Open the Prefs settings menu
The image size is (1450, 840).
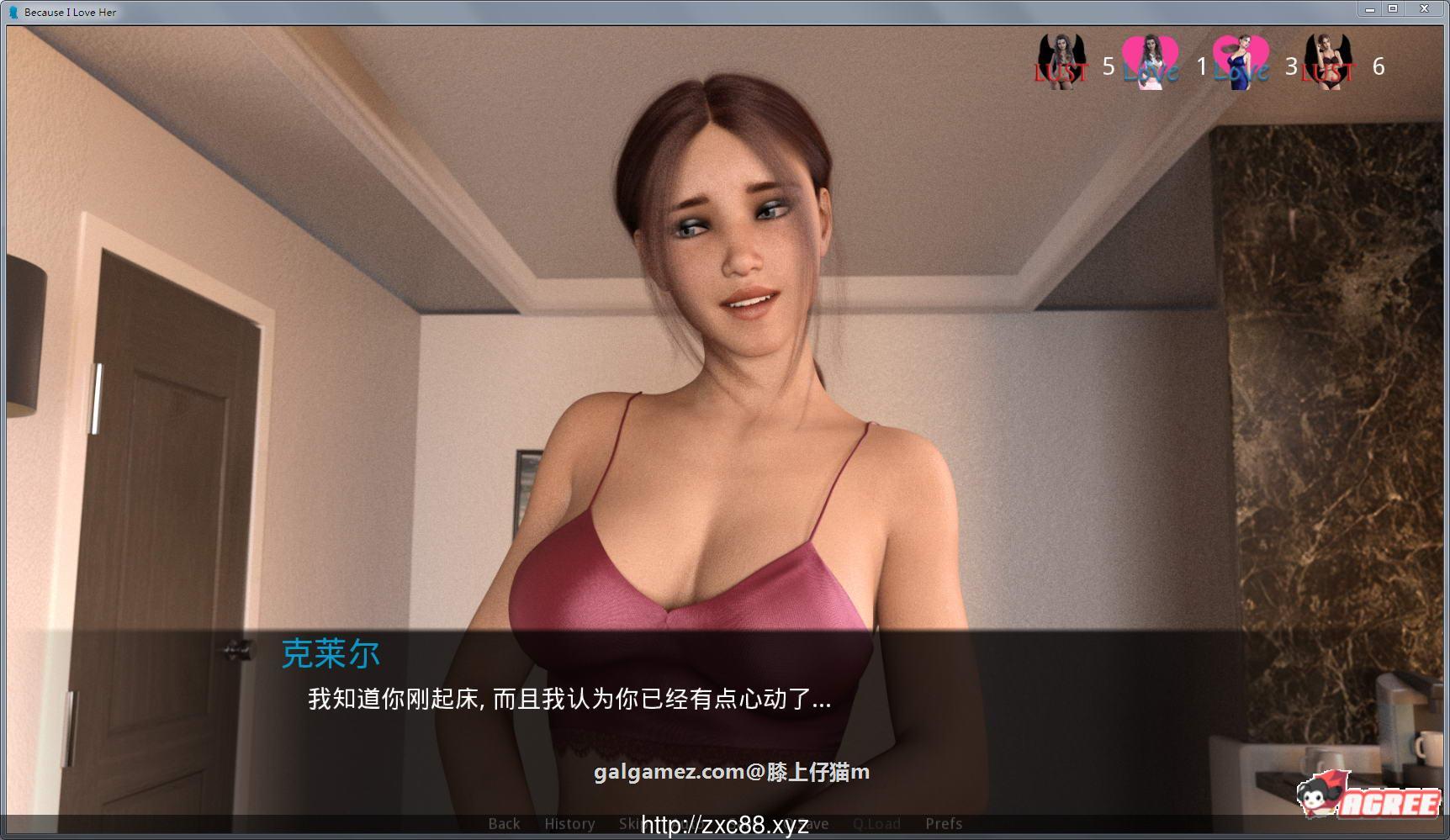[944, 824]
